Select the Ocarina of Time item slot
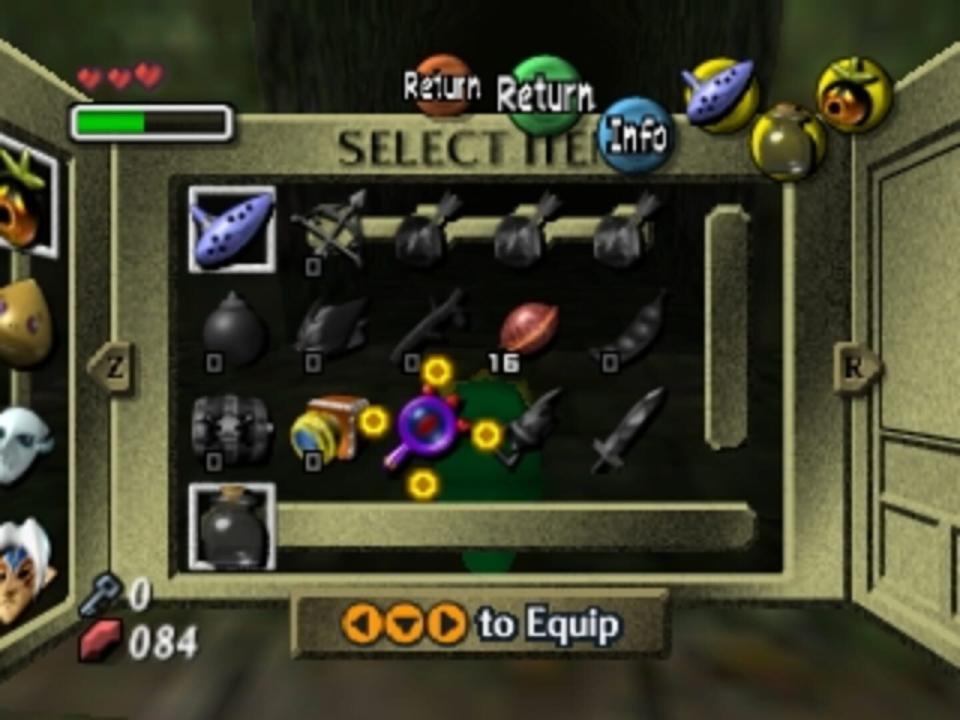960x720 pixels. (231, 229)
